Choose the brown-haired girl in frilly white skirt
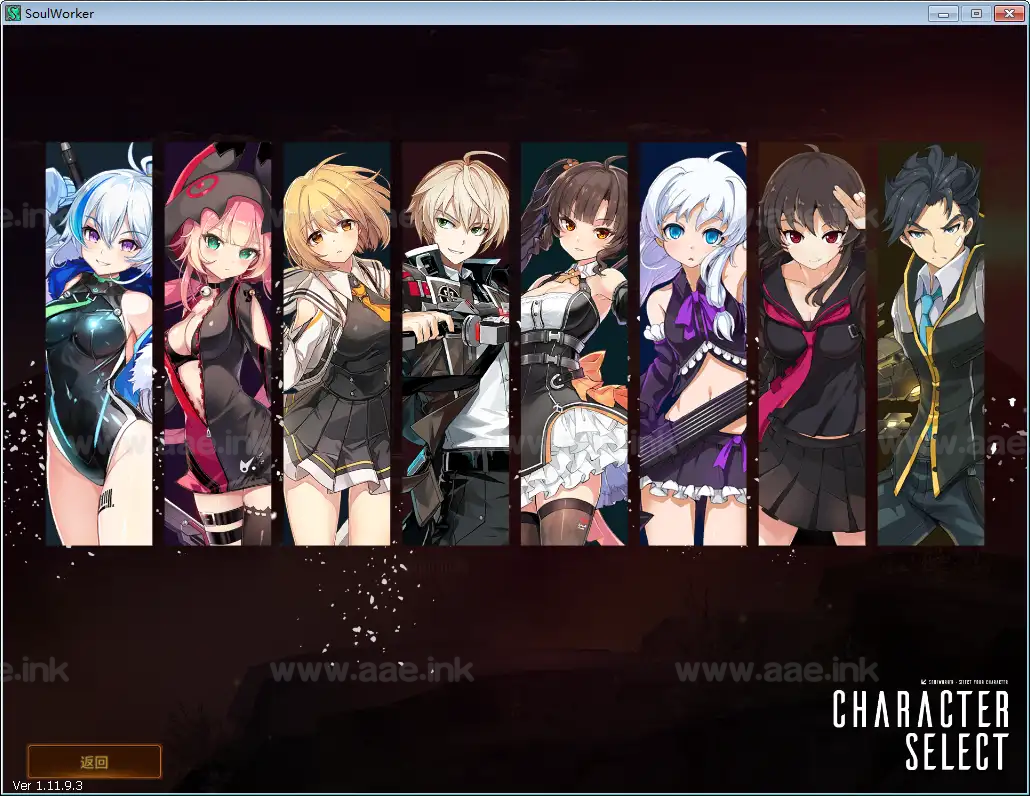The image size is (1030, 796). (x=574, y=343)
